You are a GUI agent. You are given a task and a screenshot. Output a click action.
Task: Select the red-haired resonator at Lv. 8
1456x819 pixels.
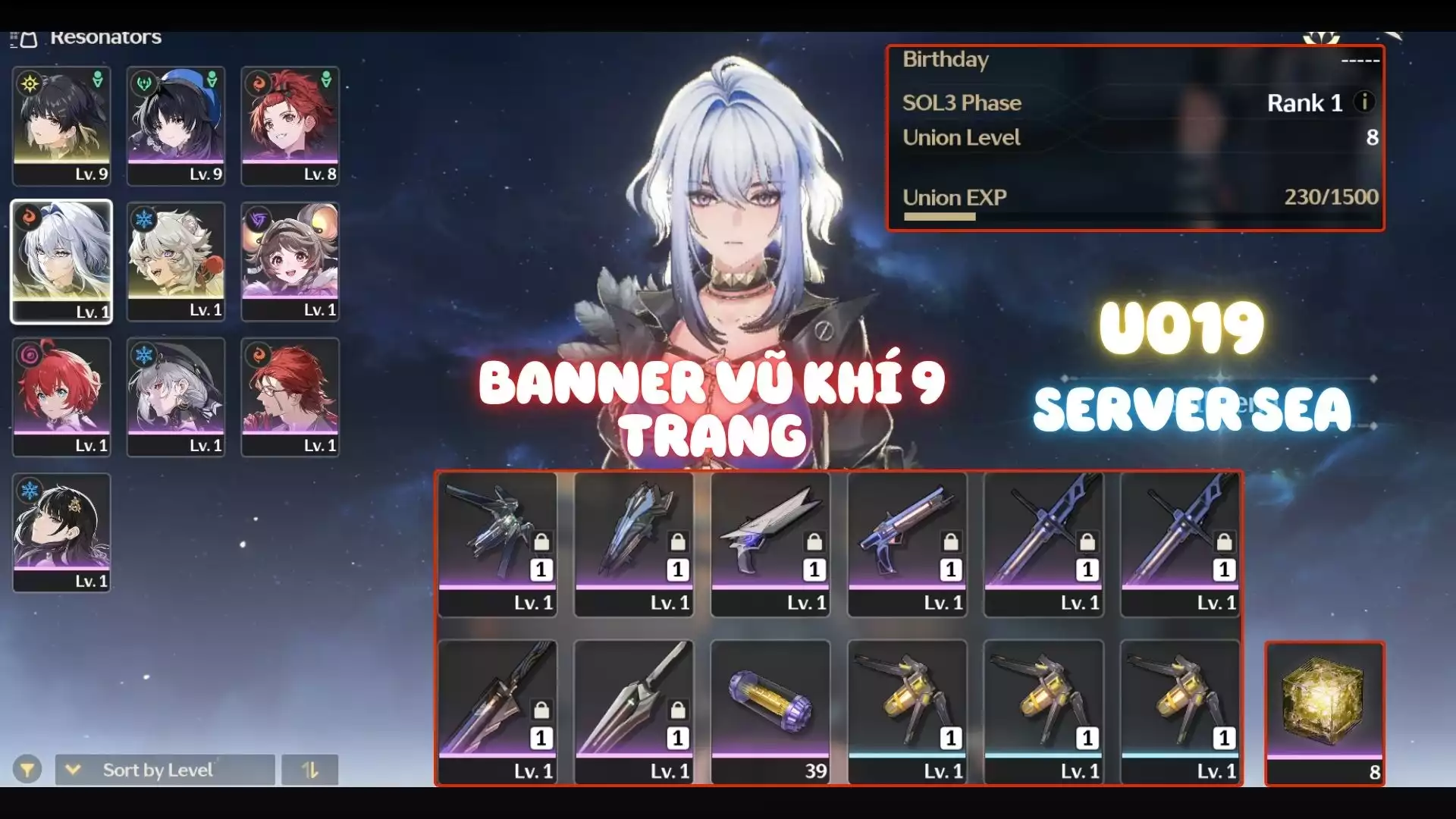pos(290,125)
